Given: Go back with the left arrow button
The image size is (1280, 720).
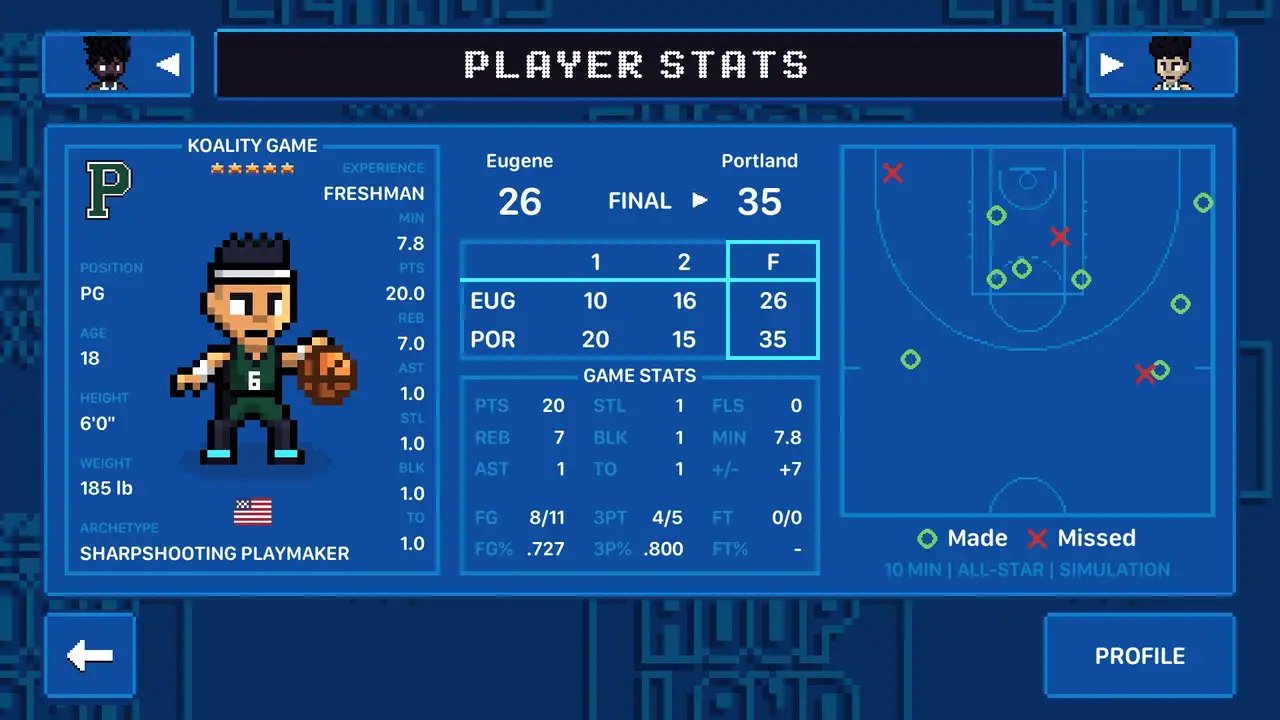Looking at the screenshot, I should click(90, 656).
